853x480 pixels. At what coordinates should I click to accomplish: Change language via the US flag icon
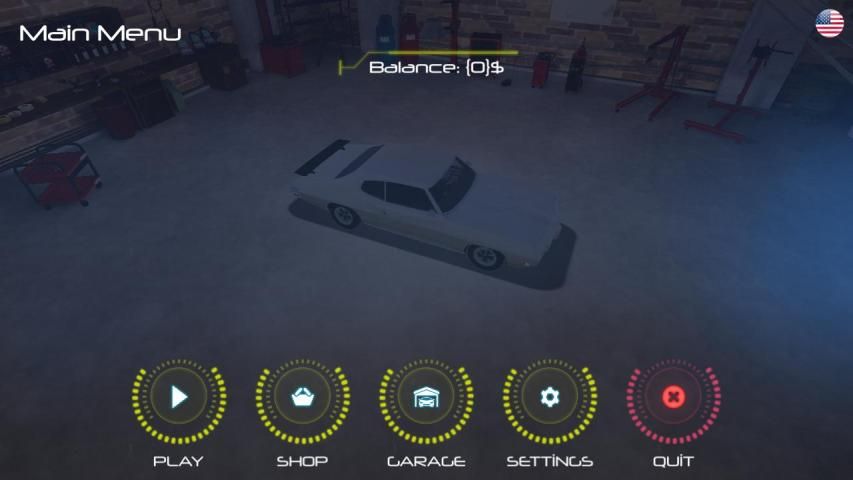(x=829, y=23)
